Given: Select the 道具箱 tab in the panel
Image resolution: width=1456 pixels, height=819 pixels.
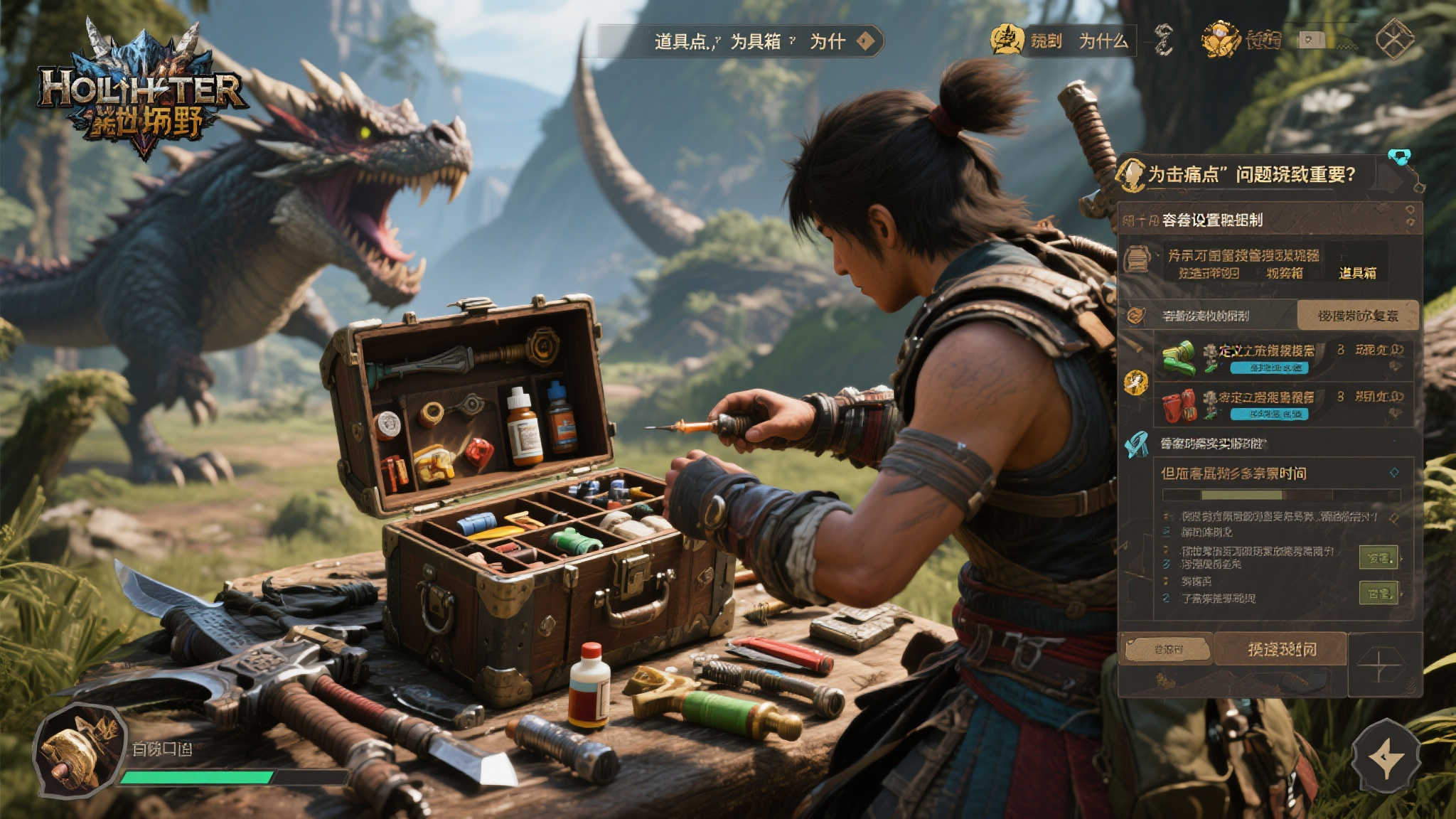Looking at the screenshot, I should (1357, 273).
